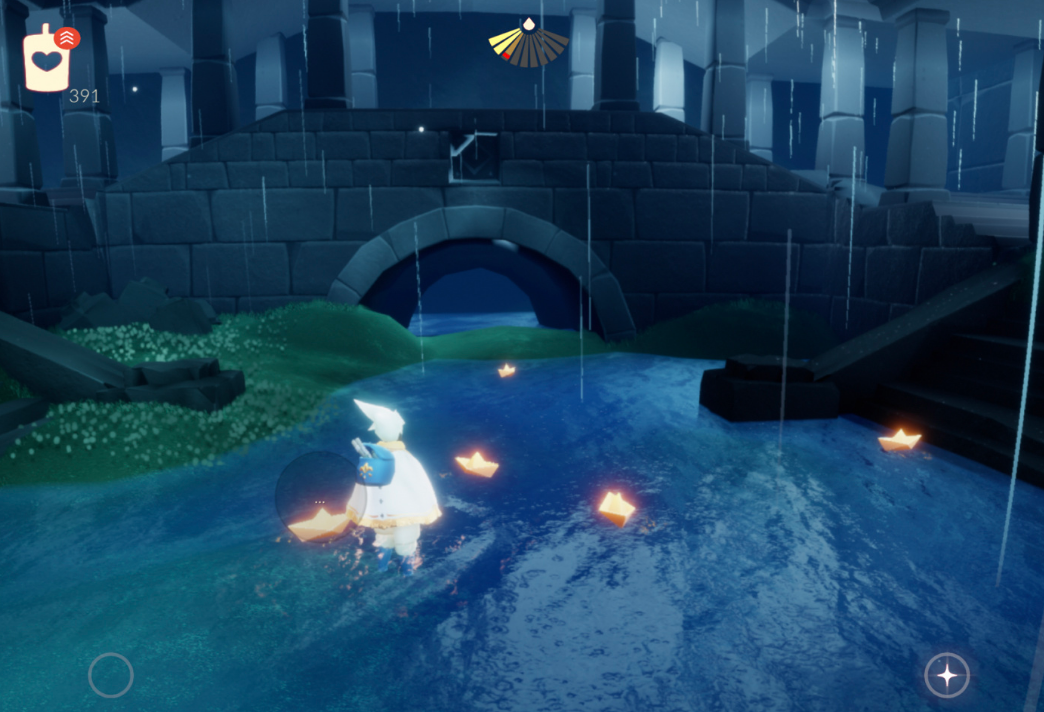The width and height of the screenshot is (1044, 712).
Task: Click the hollow circle button
Action: [111, 675]
